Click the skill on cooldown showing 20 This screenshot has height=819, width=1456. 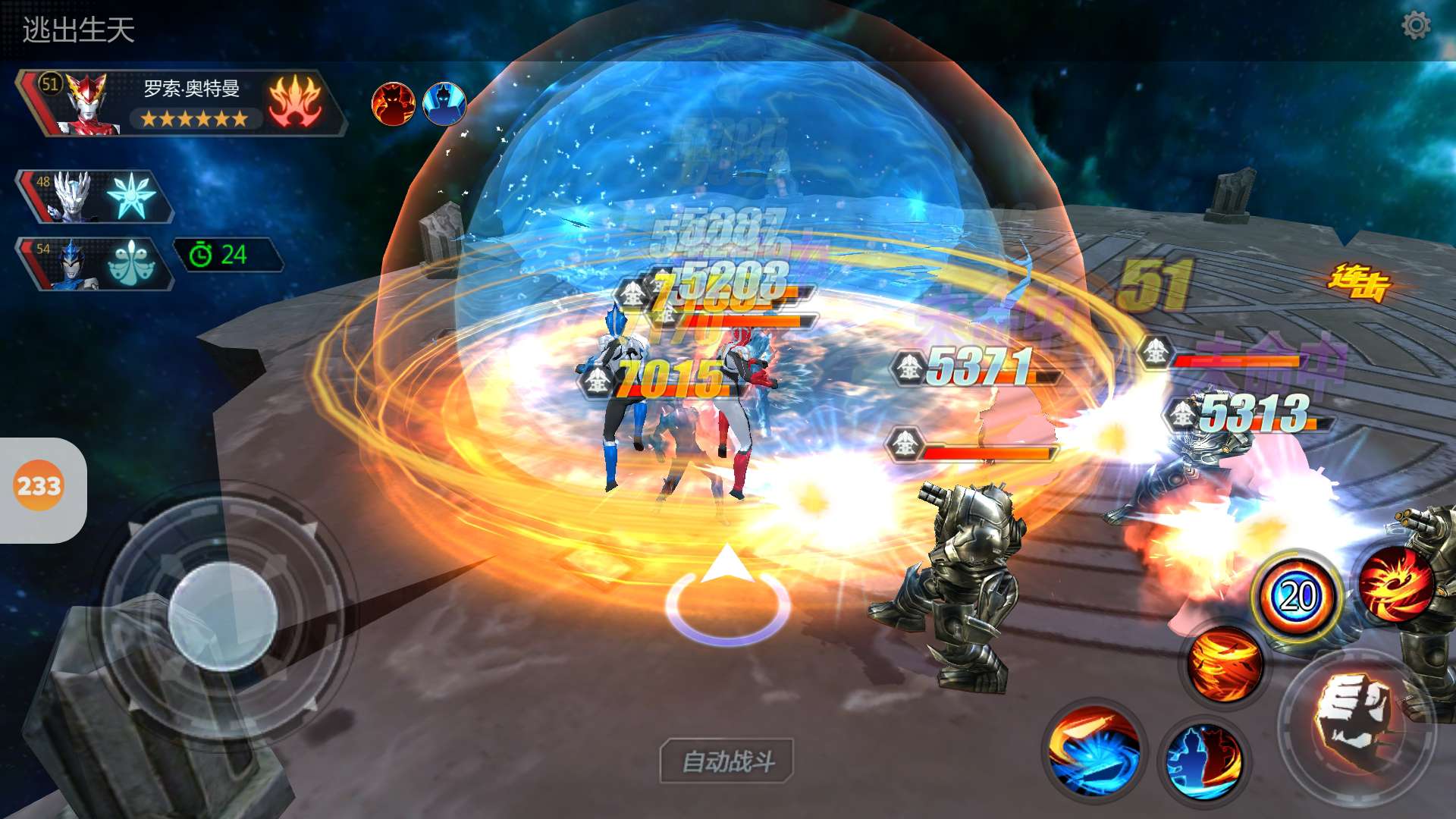(x=1297, y=597)
